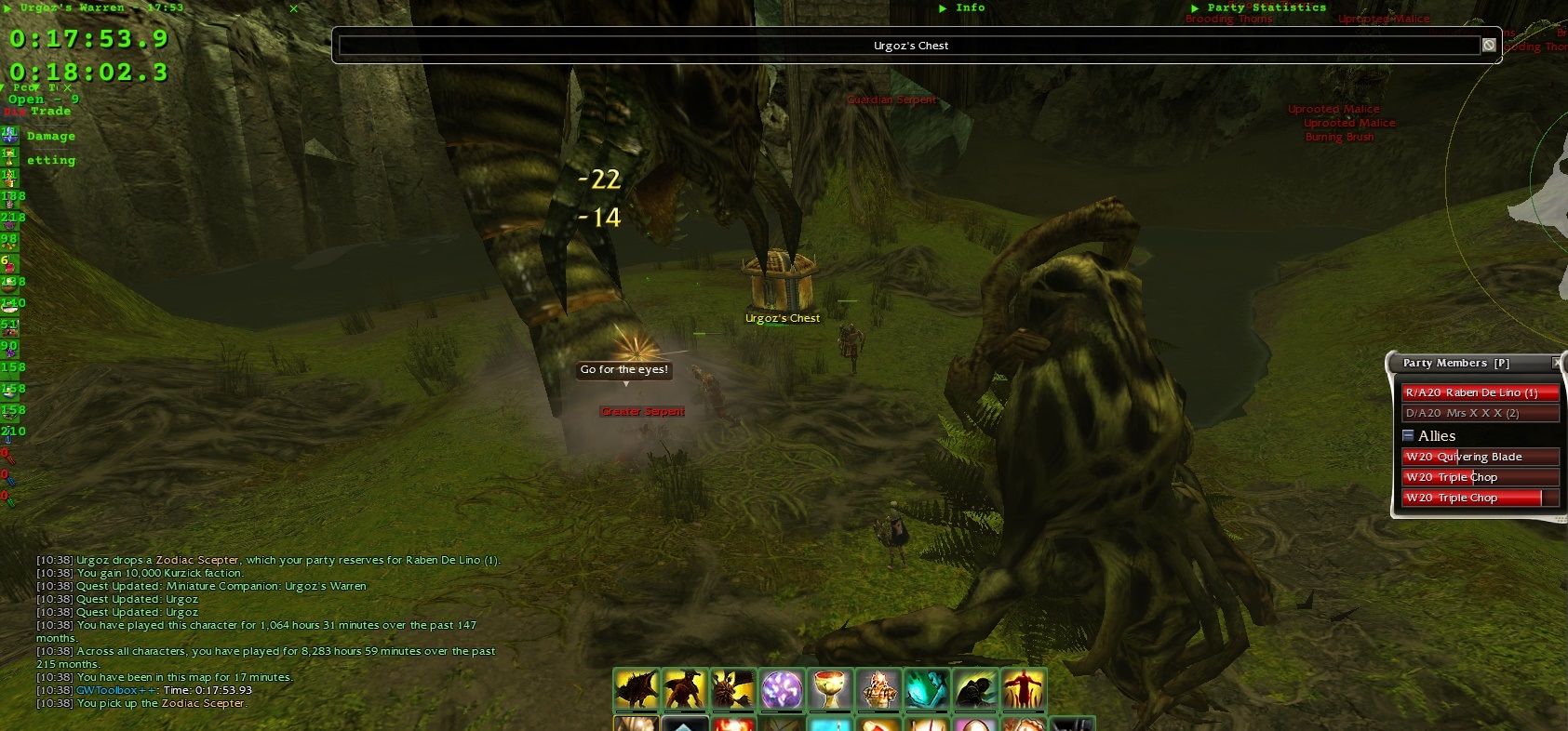Screen dimensions: 1568x731
Task: Target party member Mrs X X X
Action: [1480, 413]
